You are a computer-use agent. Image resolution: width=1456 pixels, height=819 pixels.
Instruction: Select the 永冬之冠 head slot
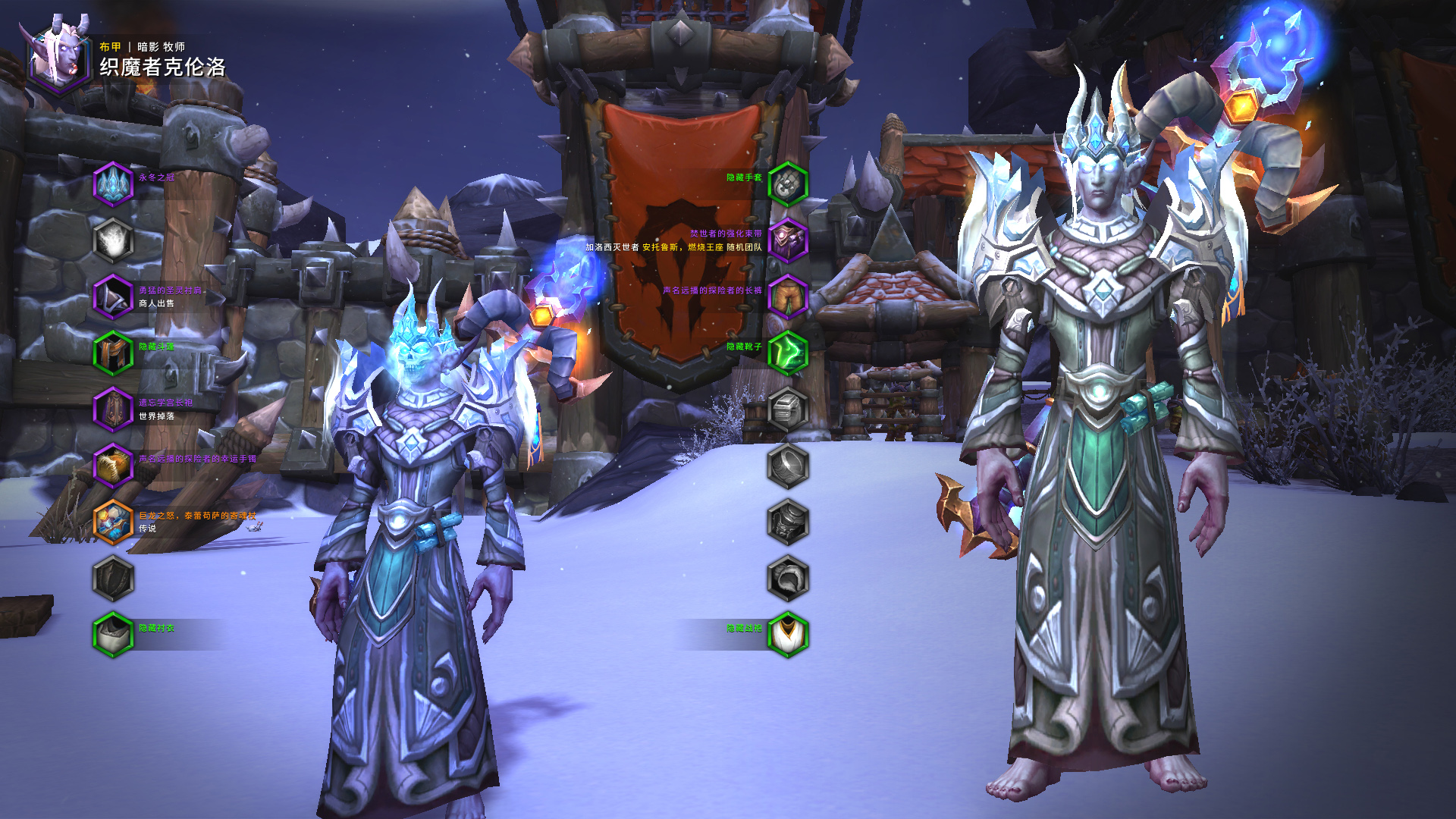(x=113, y=184)
